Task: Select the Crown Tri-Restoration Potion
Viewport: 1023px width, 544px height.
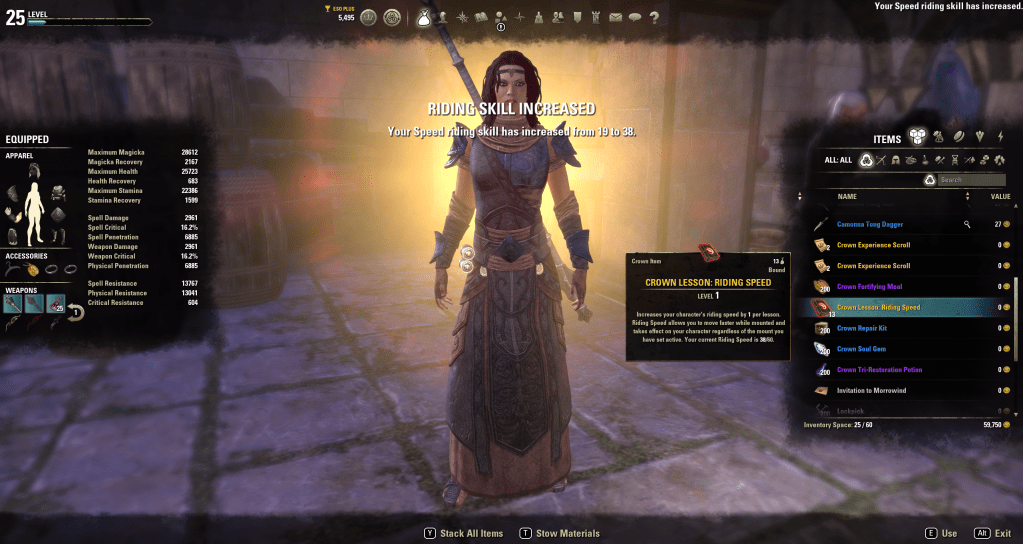Action: [x=880, y=369]
